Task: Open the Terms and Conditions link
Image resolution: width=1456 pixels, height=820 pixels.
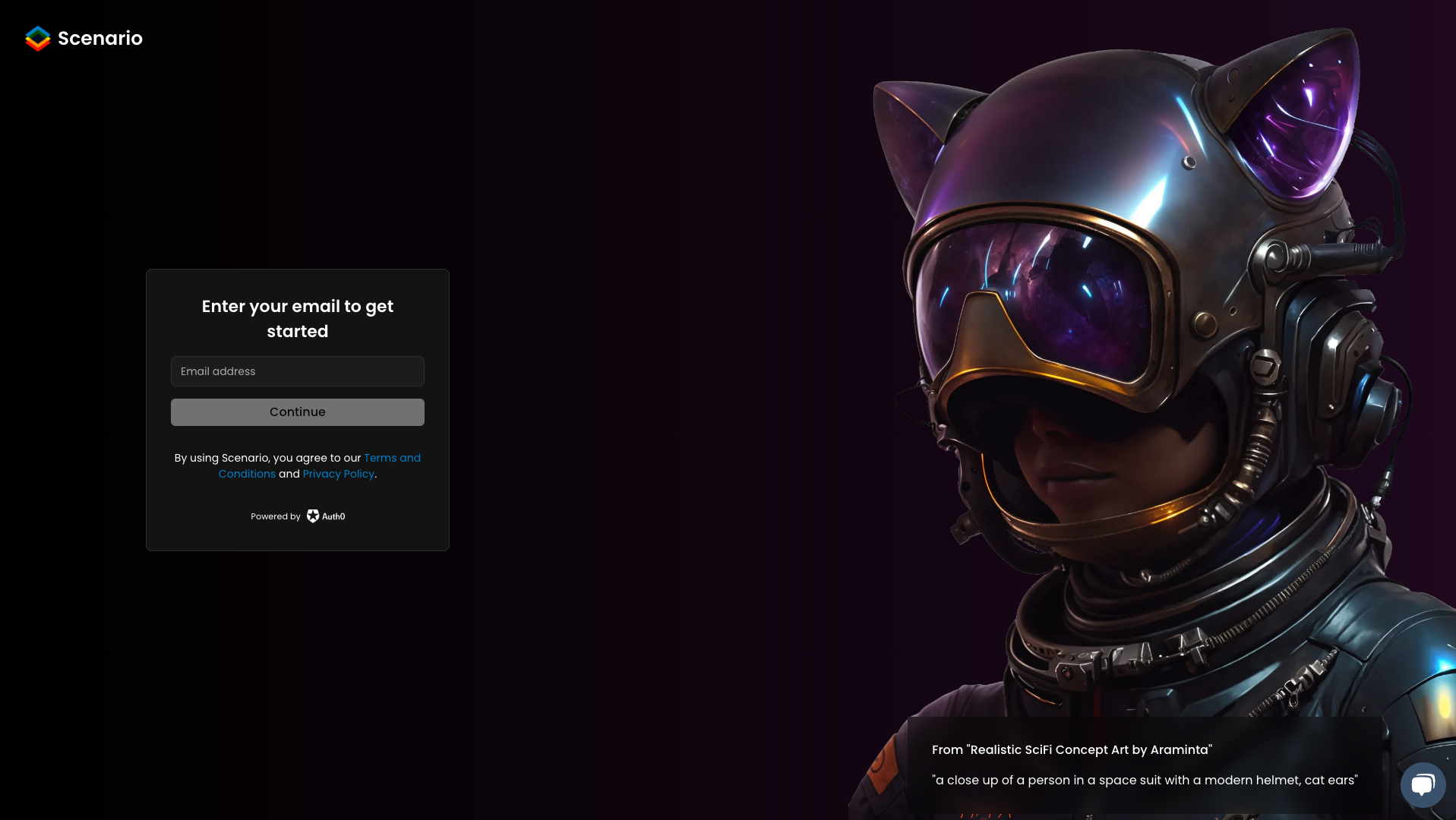Action: 391,458
